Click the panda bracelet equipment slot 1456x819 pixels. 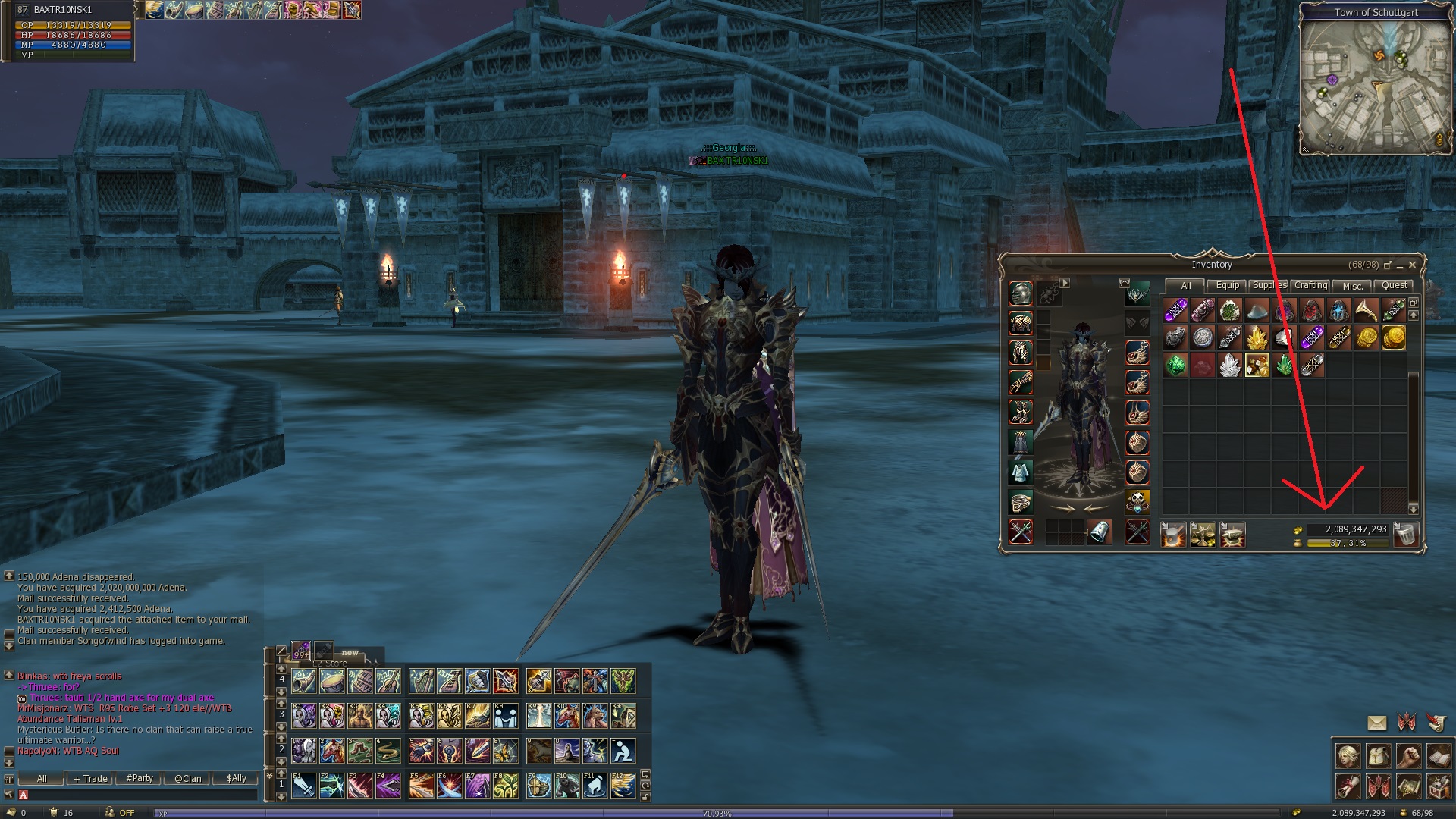[1137, 501]
